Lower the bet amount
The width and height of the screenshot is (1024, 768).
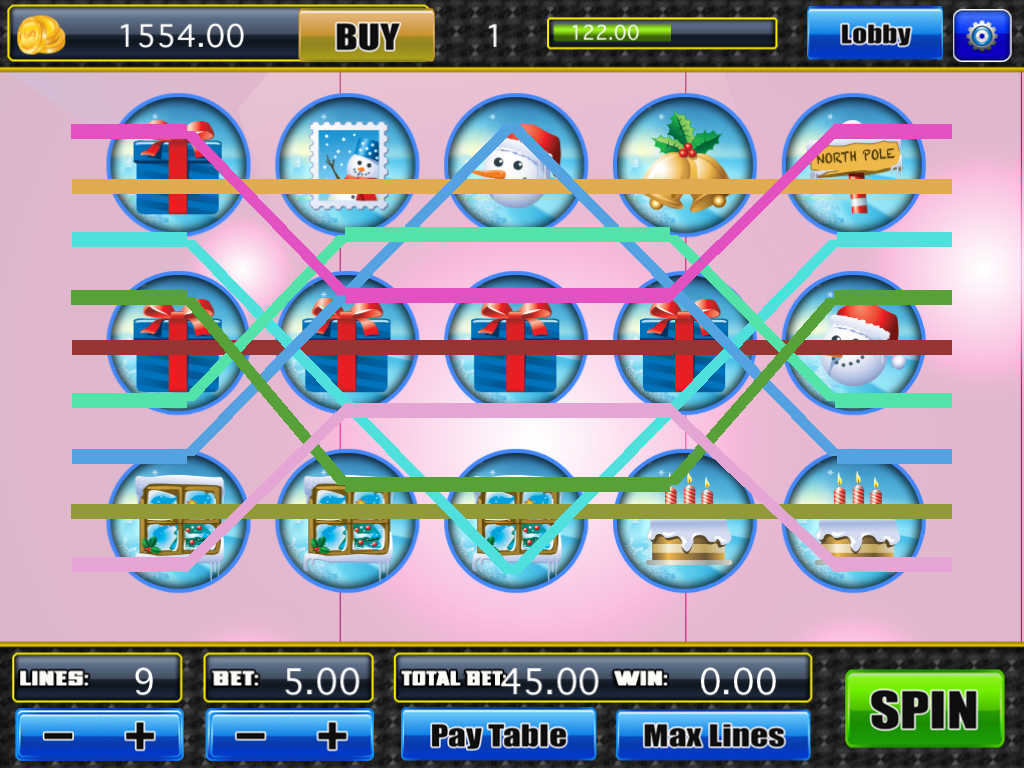click(x=249, y=737)
